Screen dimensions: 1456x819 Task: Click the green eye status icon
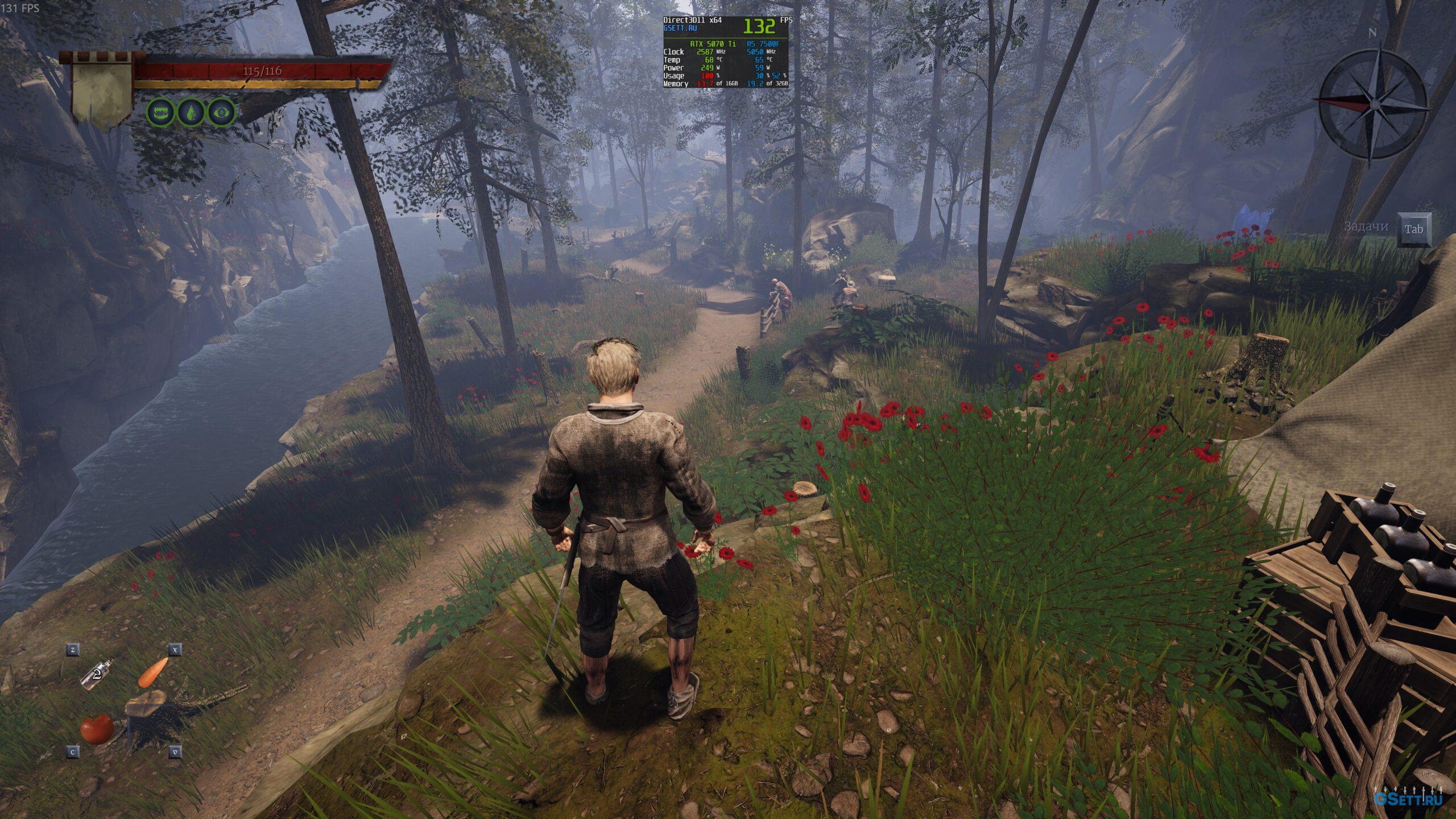221,113
